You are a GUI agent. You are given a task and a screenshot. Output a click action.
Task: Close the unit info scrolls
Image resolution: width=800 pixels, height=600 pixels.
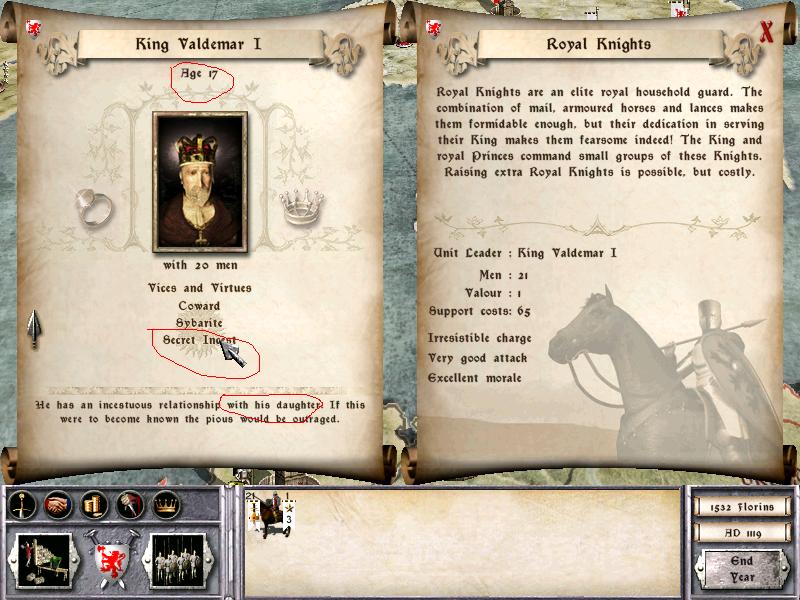pos(767,31)
